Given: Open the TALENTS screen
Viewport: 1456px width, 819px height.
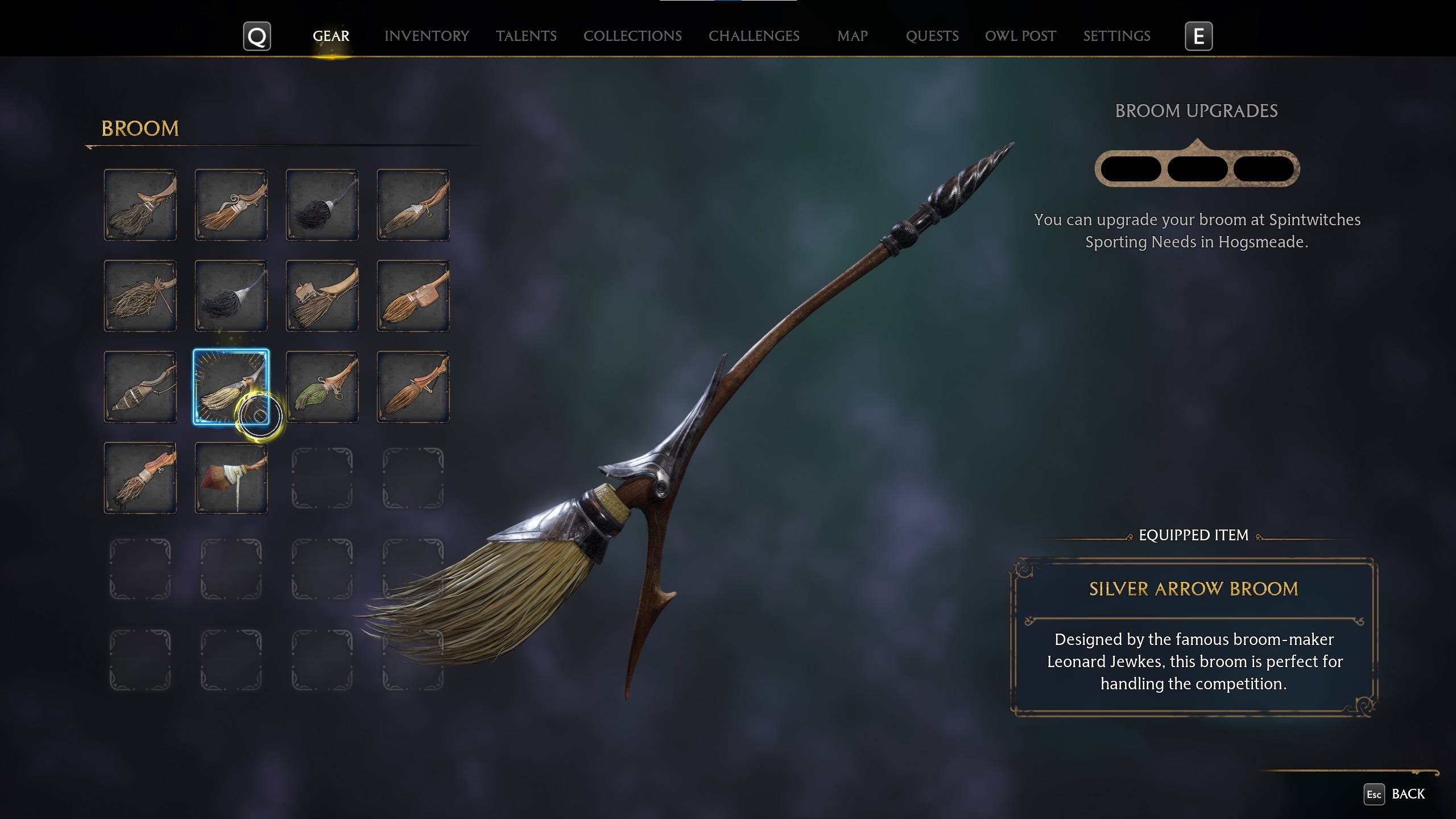Looking at the screenshot, I should 526,36.
